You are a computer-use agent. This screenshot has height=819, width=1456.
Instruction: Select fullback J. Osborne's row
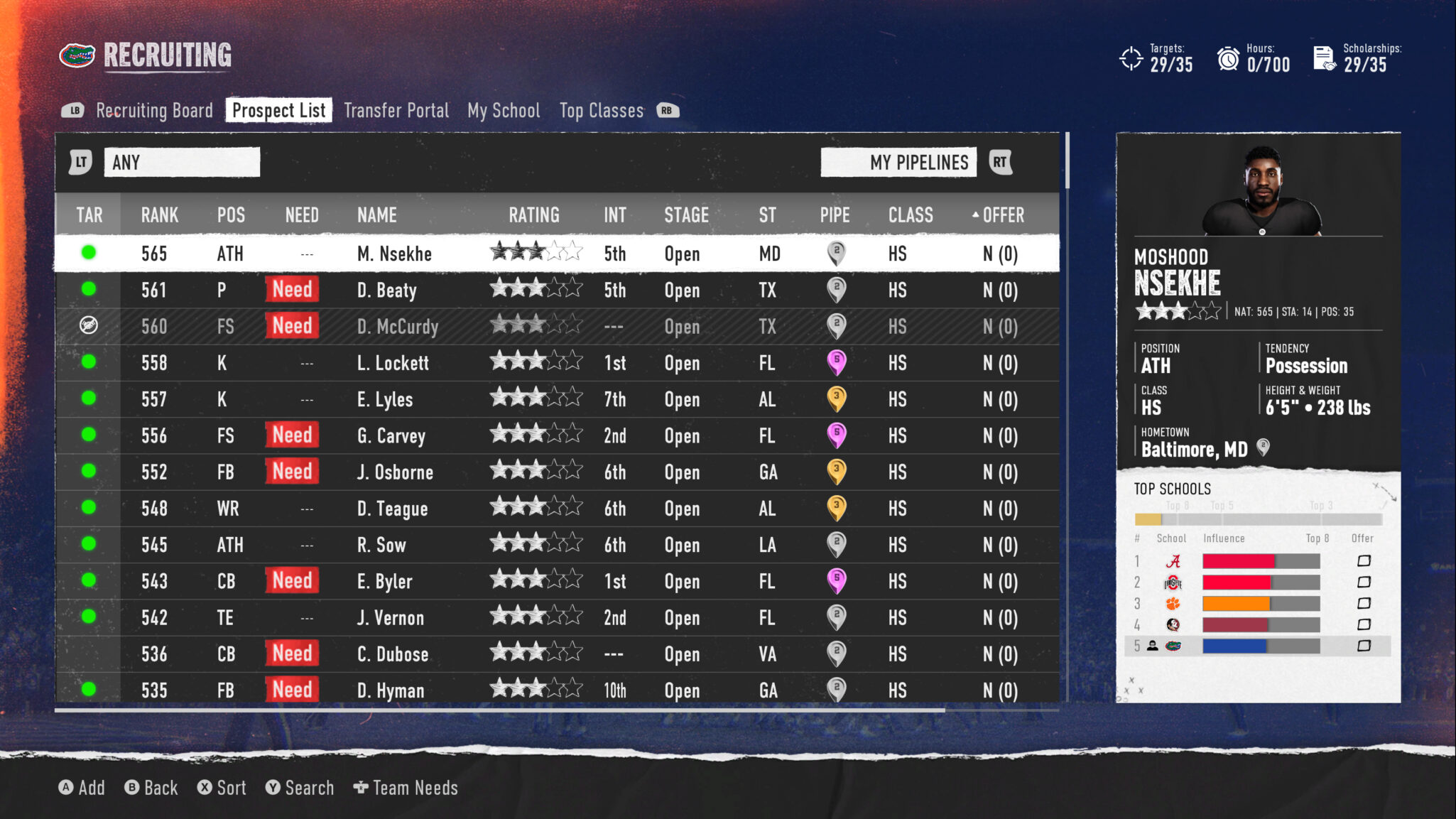pos(395,472)
